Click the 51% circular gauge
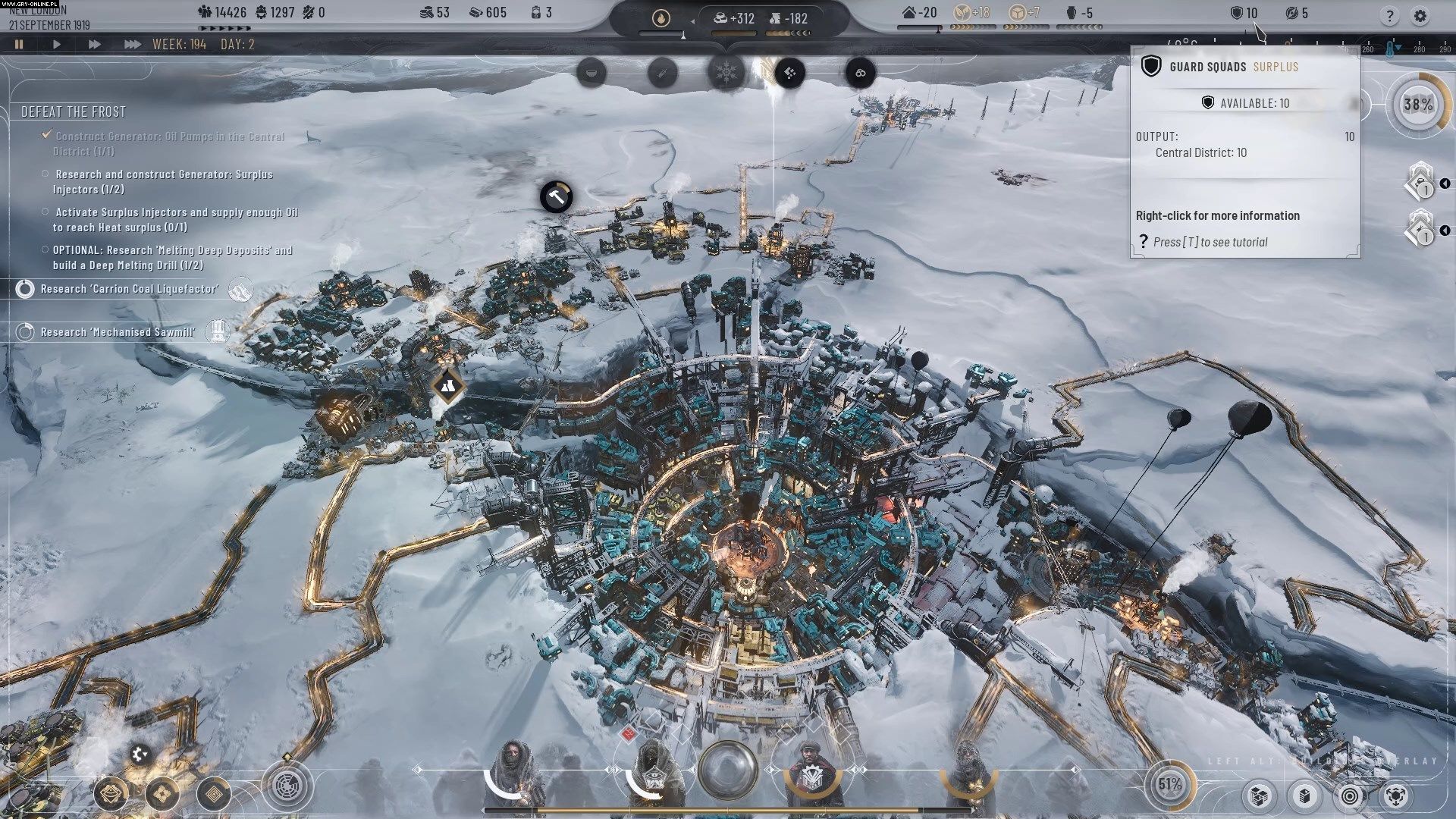 click(1169, 785)
